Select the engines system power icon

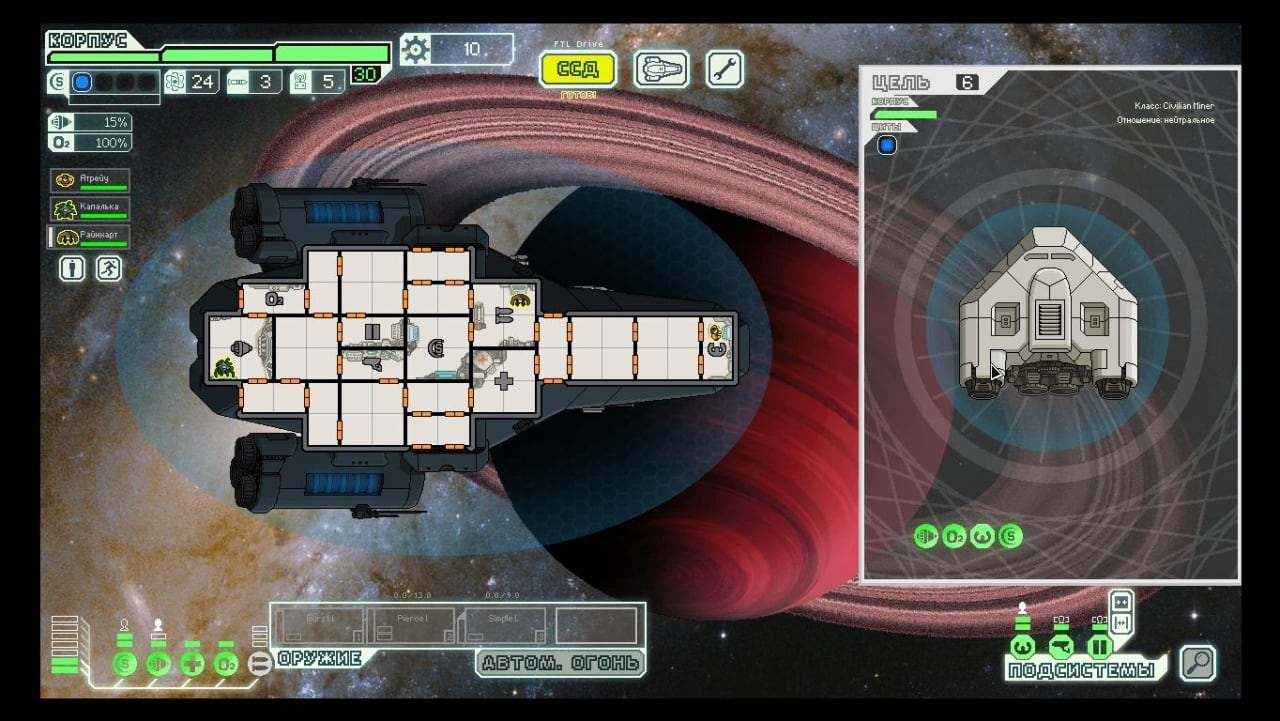click(x=159, y=664)
